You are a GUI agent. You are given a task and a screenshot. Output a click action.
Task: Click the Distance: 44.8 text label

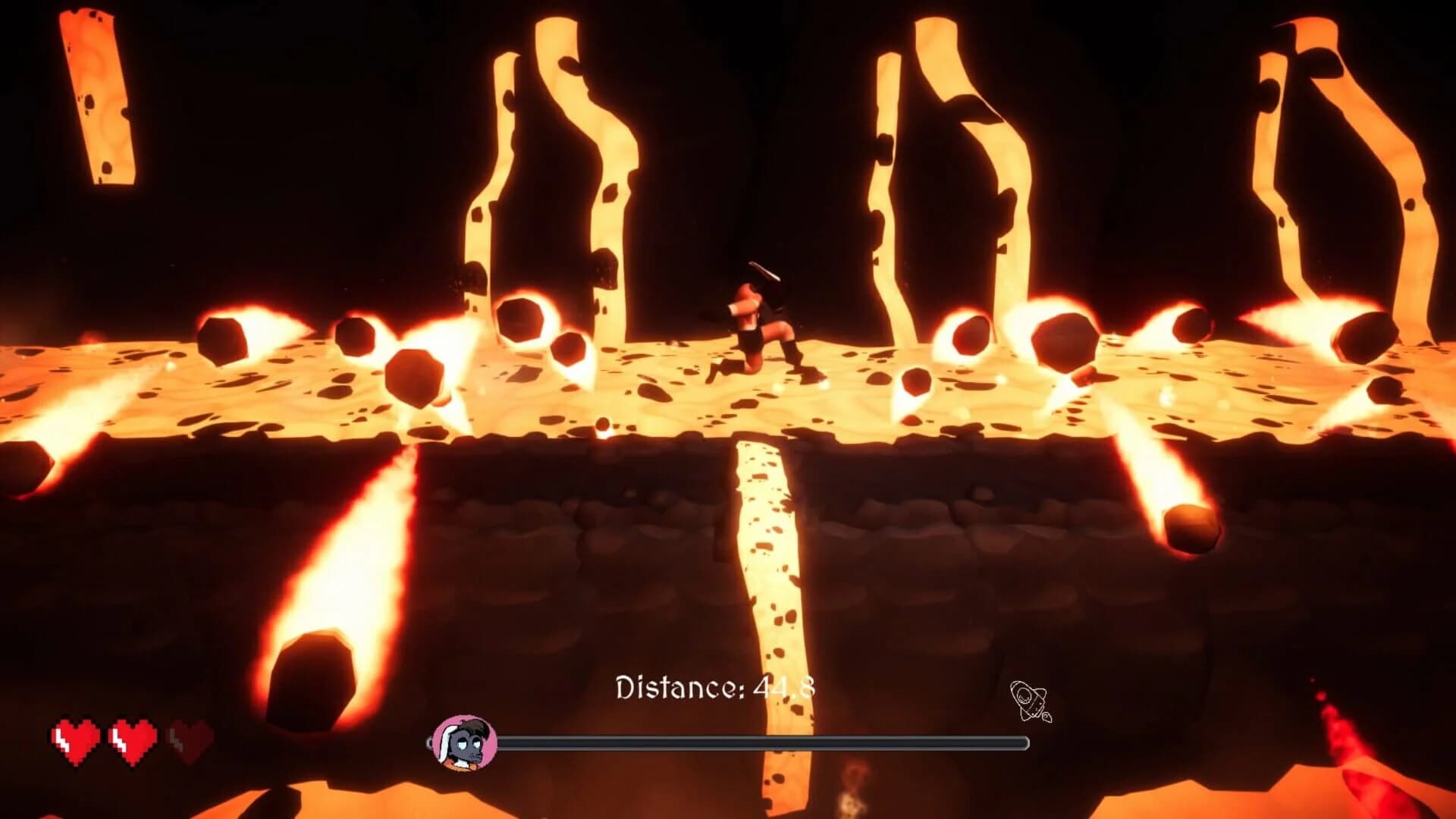pyautogui.click(x=716, y=687)
